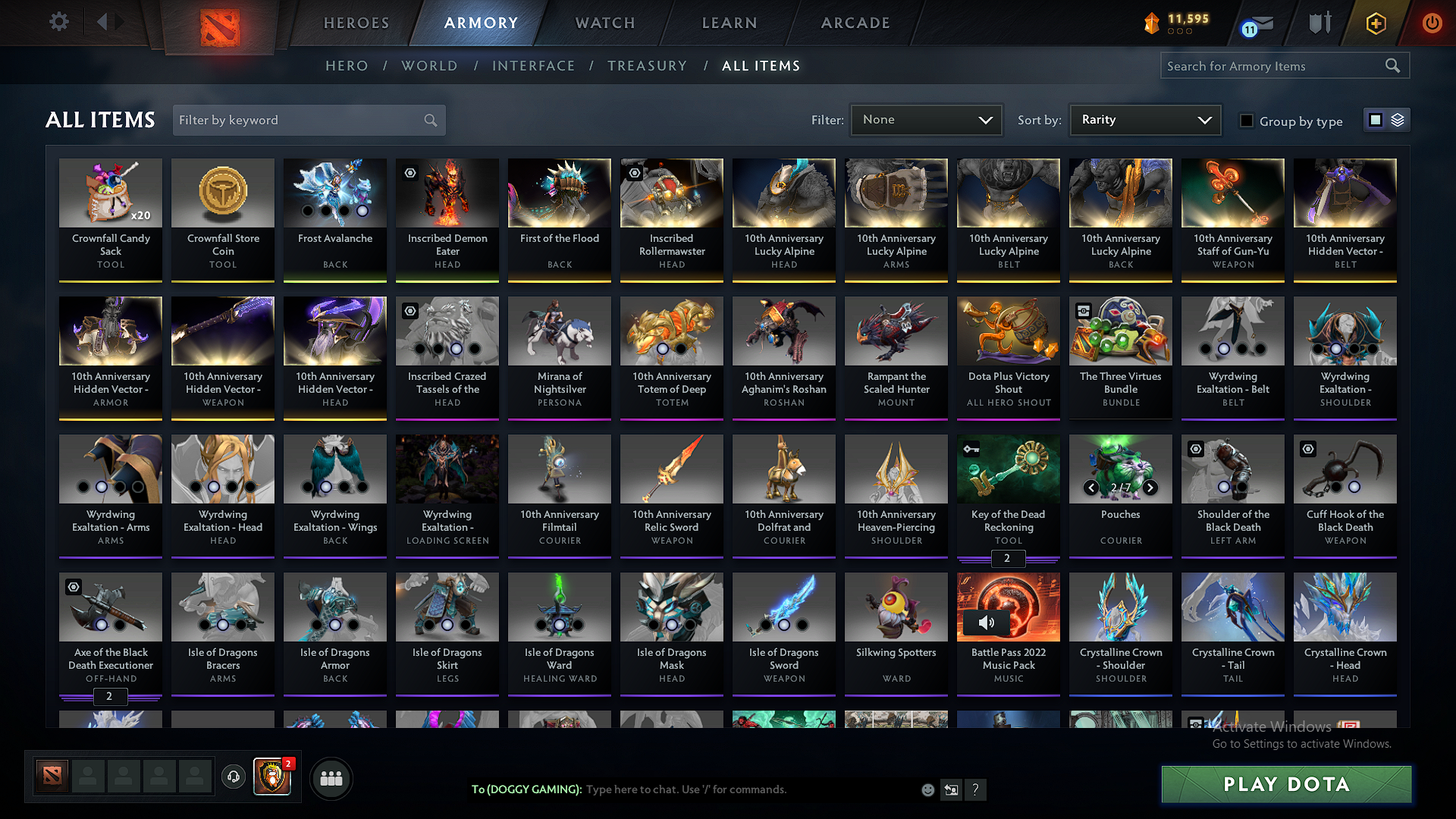Open the friends list group icon
This screenshot has height=819, width=1456.
tap(330, 778)
